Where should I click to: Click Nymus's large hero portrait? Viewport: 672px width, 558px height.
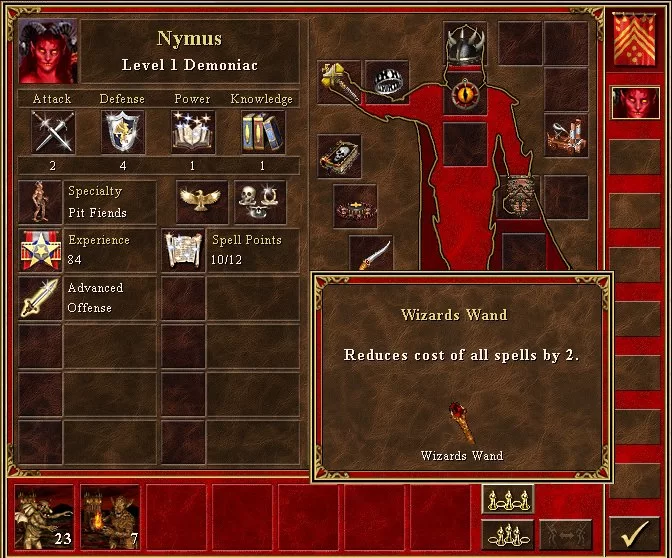tap(46, 51)
